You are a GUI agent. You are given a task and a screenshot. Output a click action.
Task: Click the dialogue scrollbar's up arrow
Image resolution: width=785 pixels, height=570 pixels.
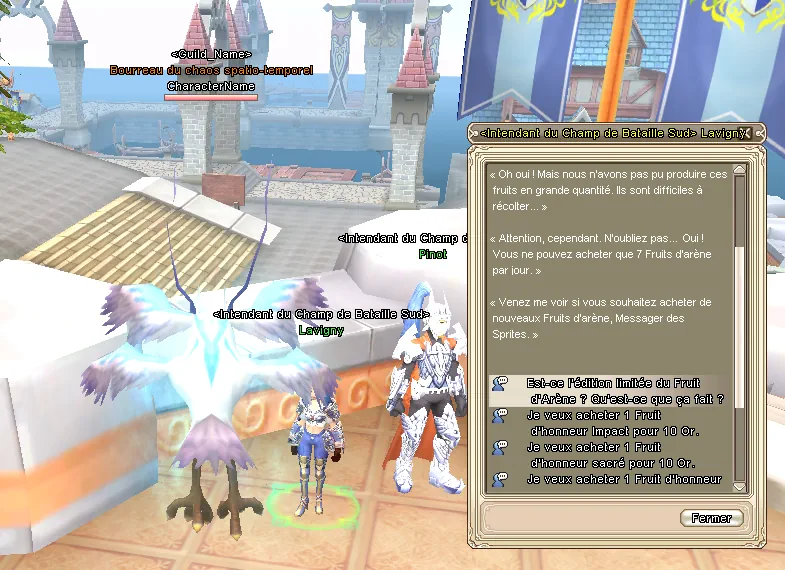coord(740,171)
